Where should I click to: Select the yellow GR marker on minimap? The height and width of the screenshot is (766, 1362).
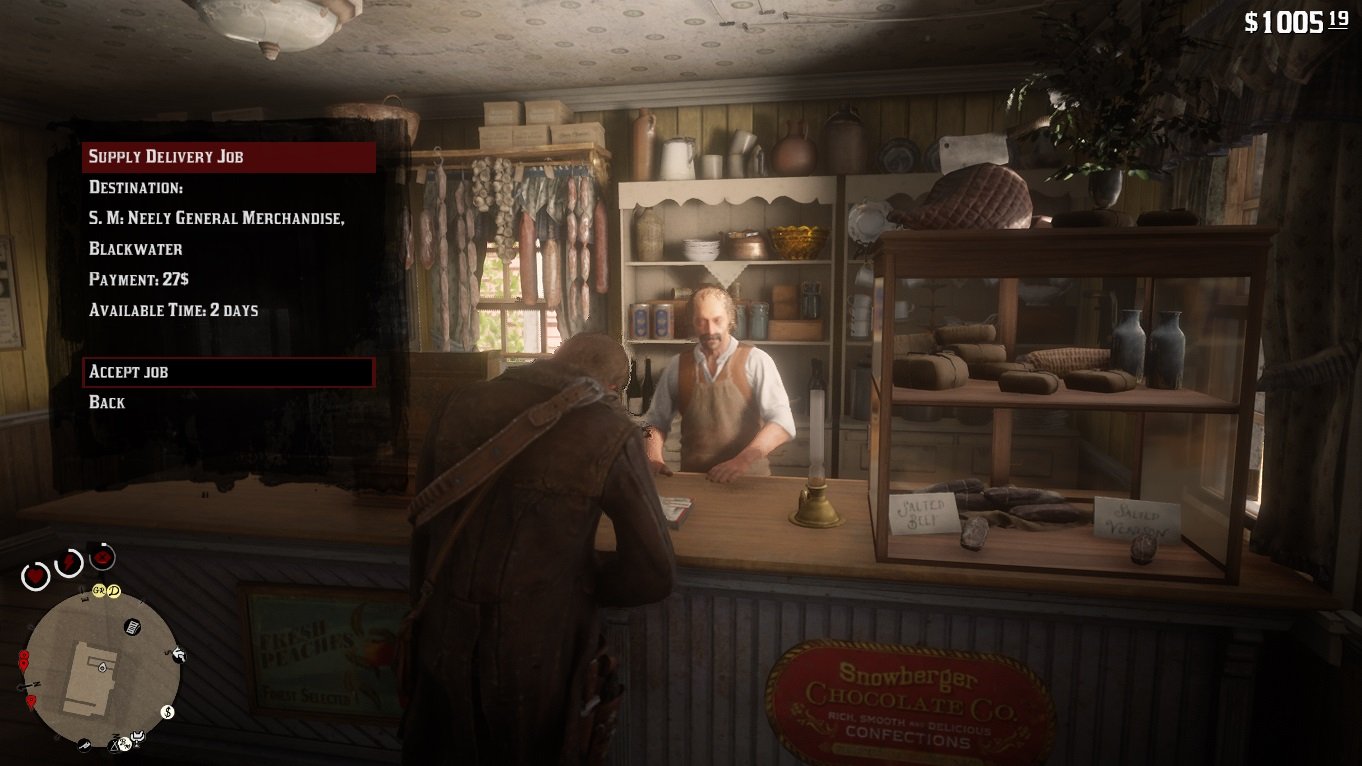pos(99,591)
